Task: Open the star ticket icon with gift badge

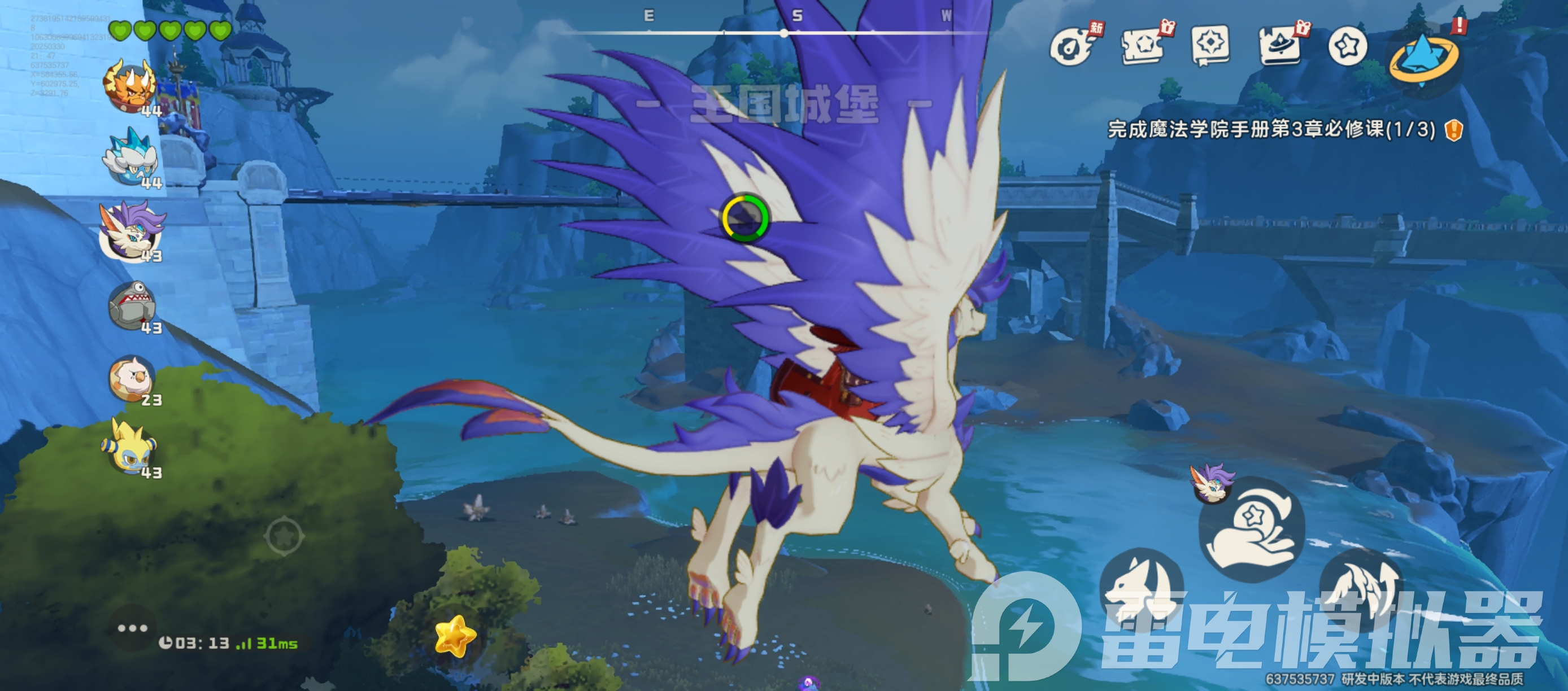Action: [1144, 46]
